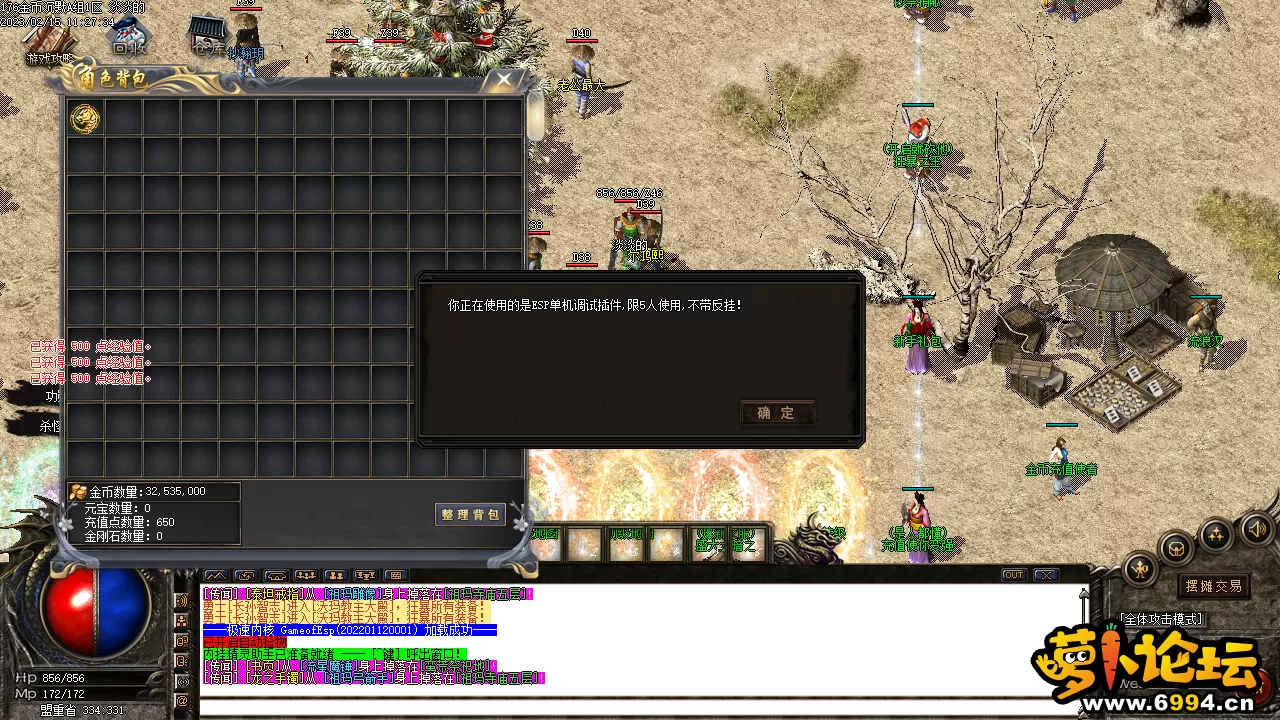Use the skill hotbar slot numbered 2

point(585,545)
